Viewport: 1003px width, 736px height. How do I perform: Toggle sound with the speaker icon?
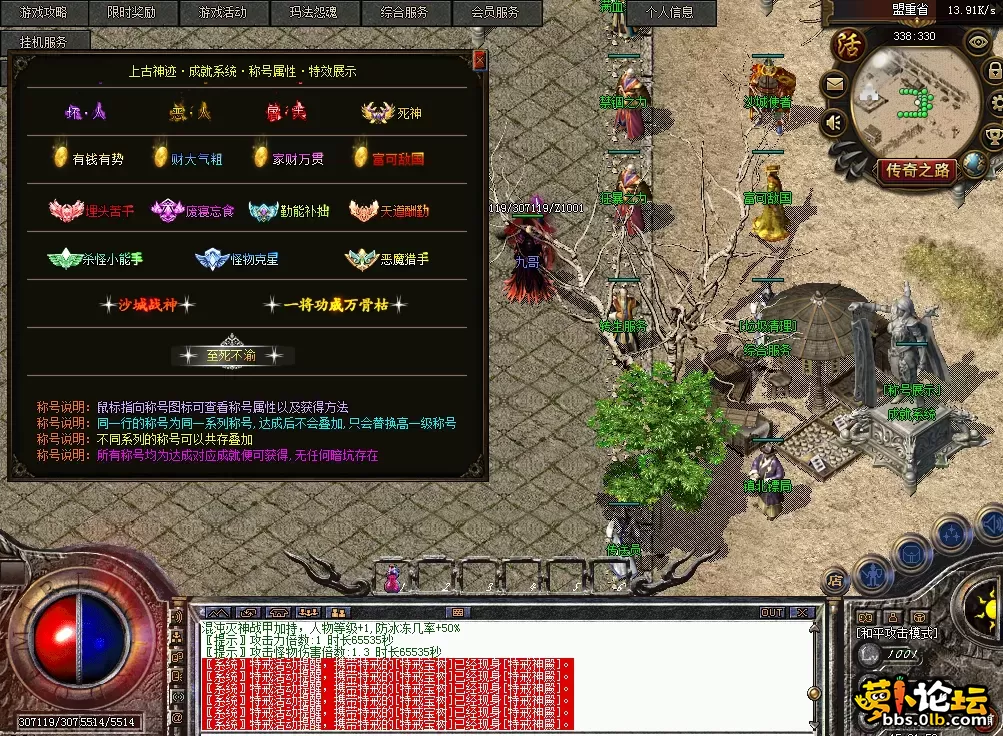pyautogui.click(x=834, y=122)
